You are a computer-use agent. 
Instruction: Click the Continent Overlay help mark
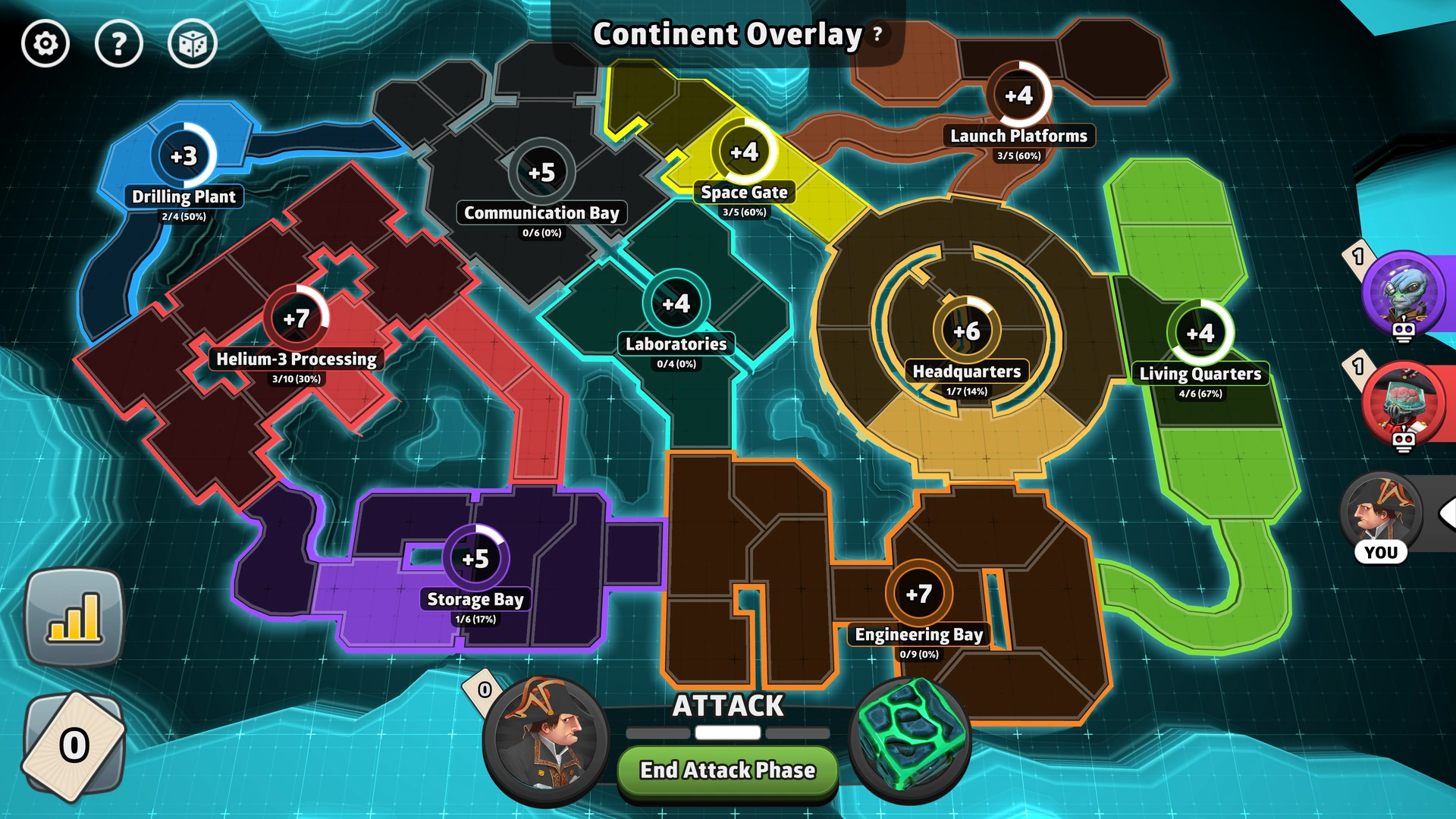(x=876, y=33)
